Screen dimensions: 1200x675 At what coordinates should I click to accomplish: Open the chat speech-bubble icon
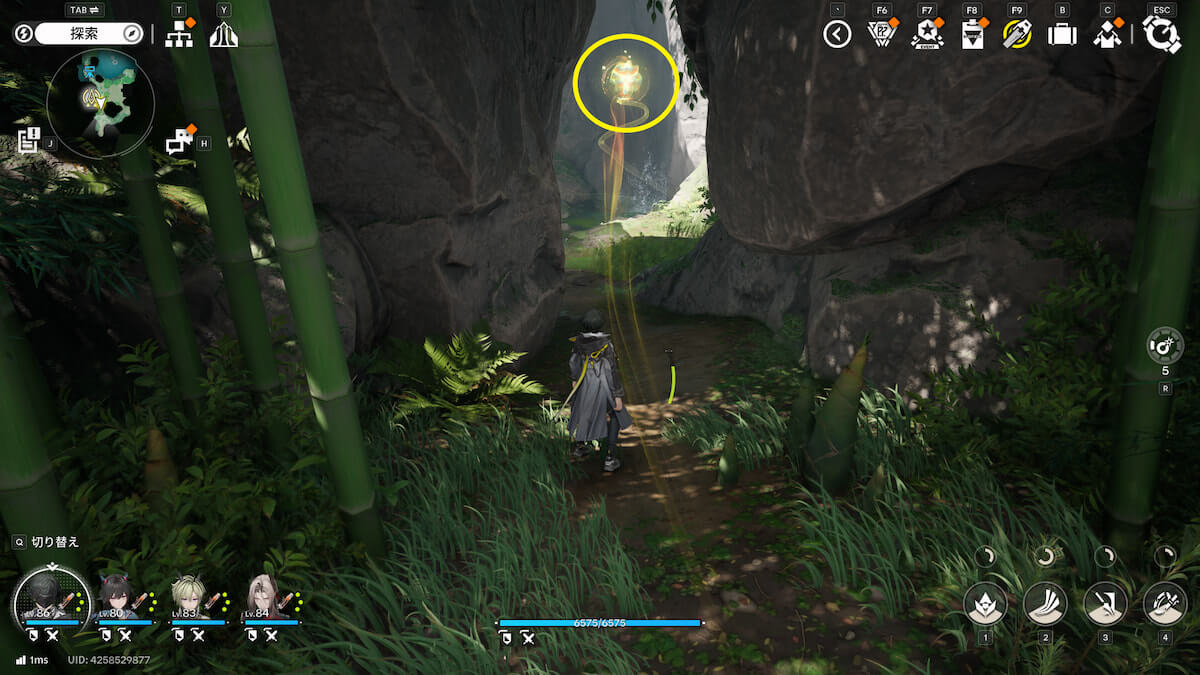[180, 142]
